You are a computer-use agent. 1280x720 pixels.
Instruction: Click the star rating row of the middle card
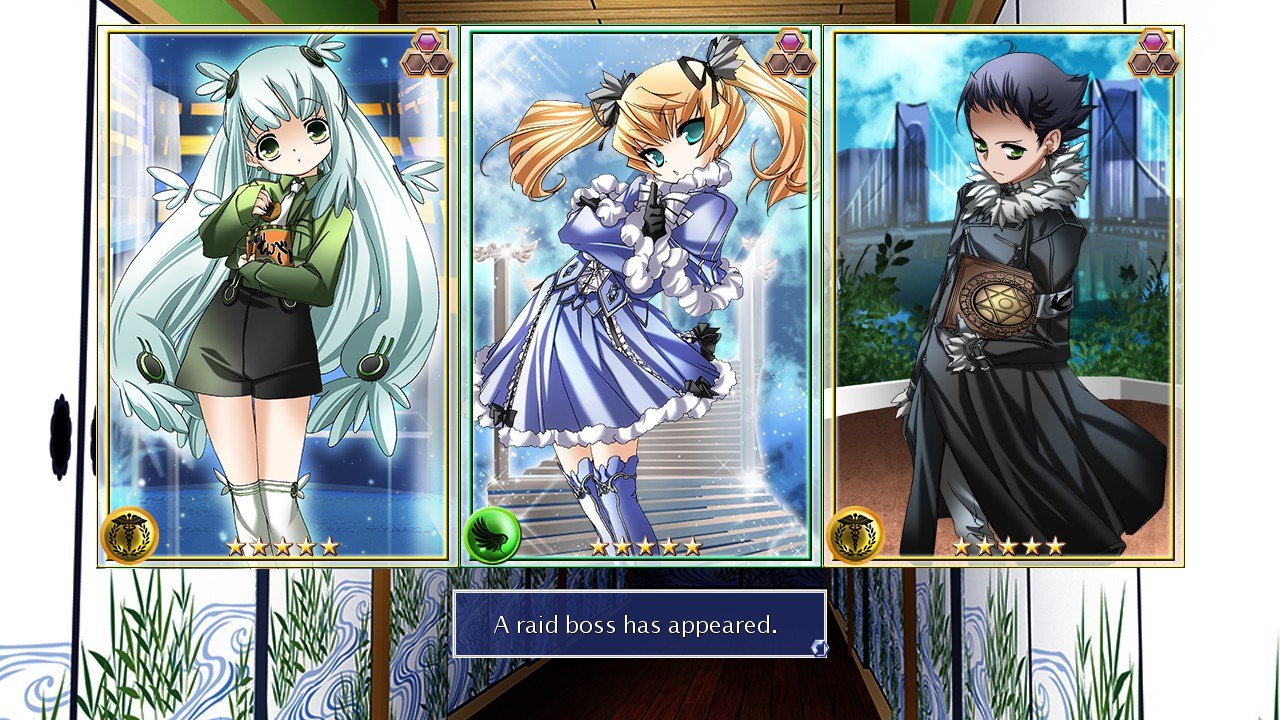click(645, 546)
